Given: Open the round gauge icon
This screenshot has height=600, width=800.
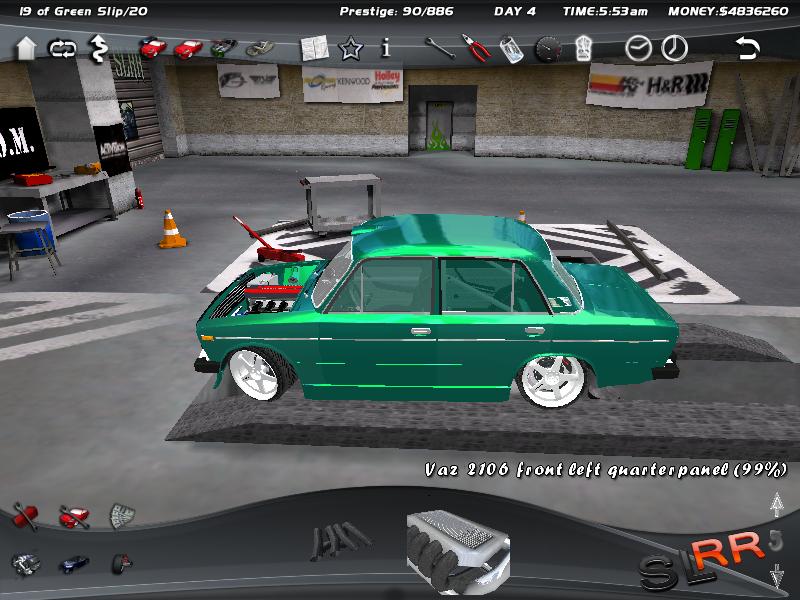Looking at the screenshot, I should (x=548, y=48).
